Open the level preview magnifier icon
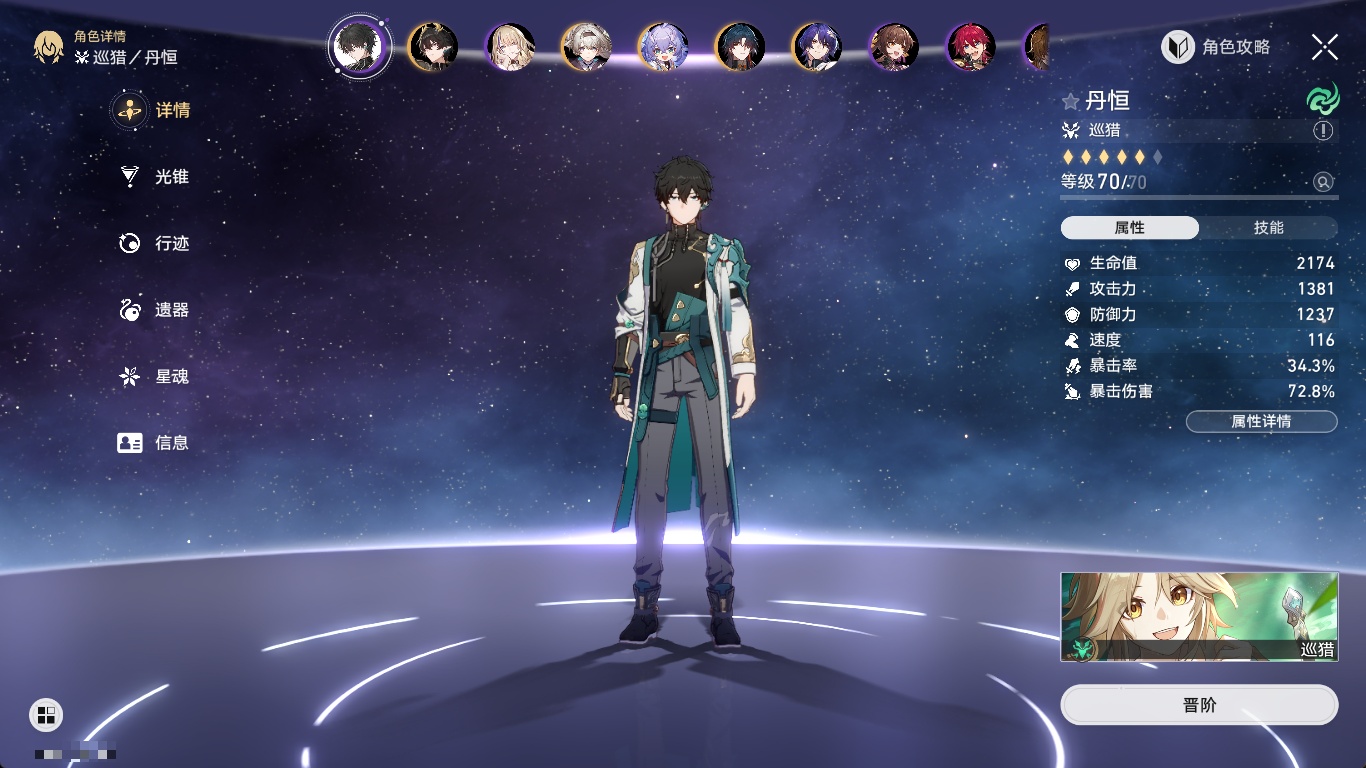Viewport: 1366px width, 768px height. click(x=1323, y=182)
